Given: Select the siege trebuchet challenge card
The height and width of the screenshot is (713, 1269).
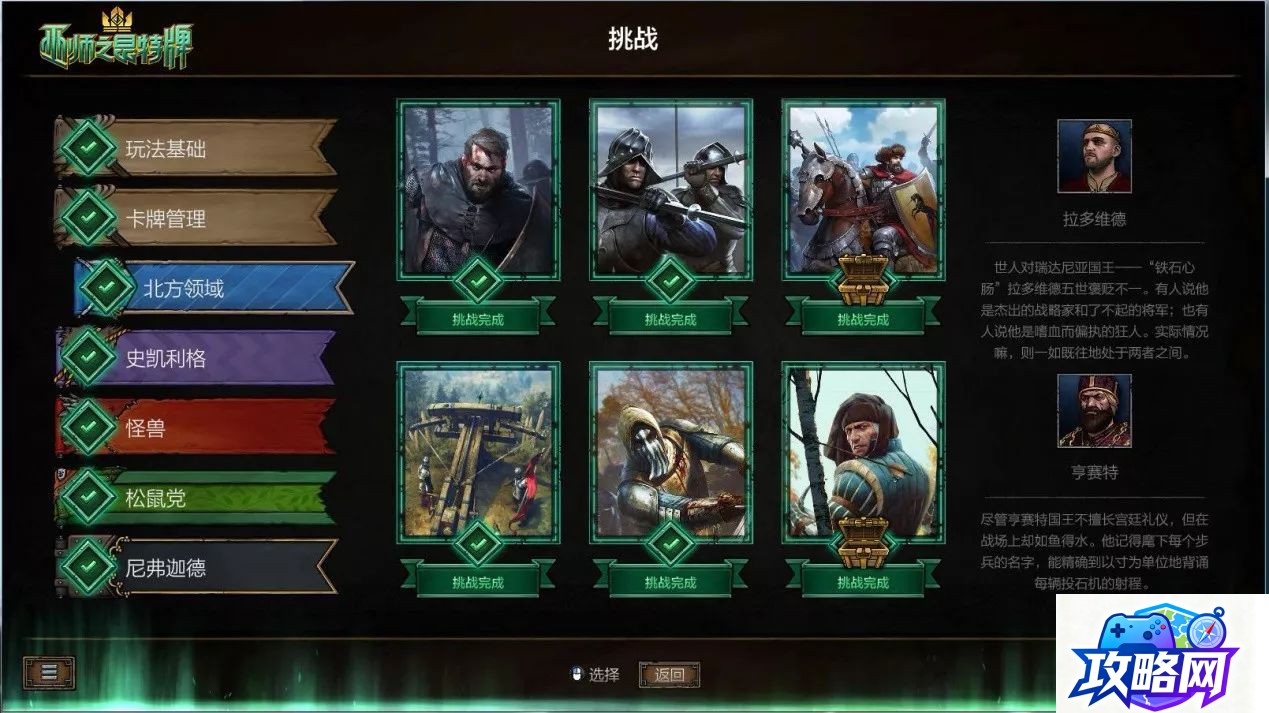Looking at the screenshot, I should tap(478, 452).
